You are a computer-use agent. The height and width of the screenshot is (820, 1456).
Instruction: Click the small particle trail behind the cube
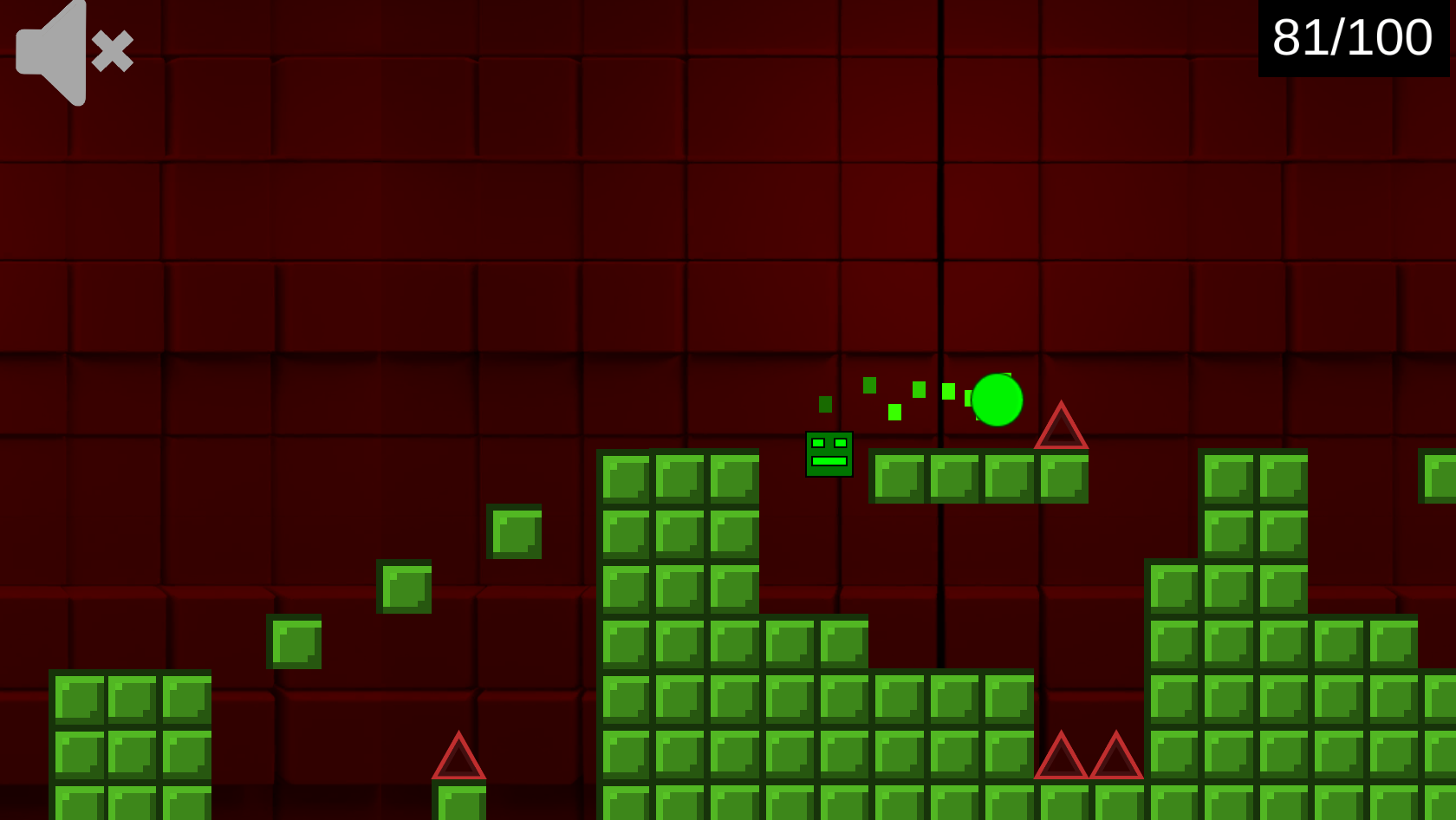893,399
